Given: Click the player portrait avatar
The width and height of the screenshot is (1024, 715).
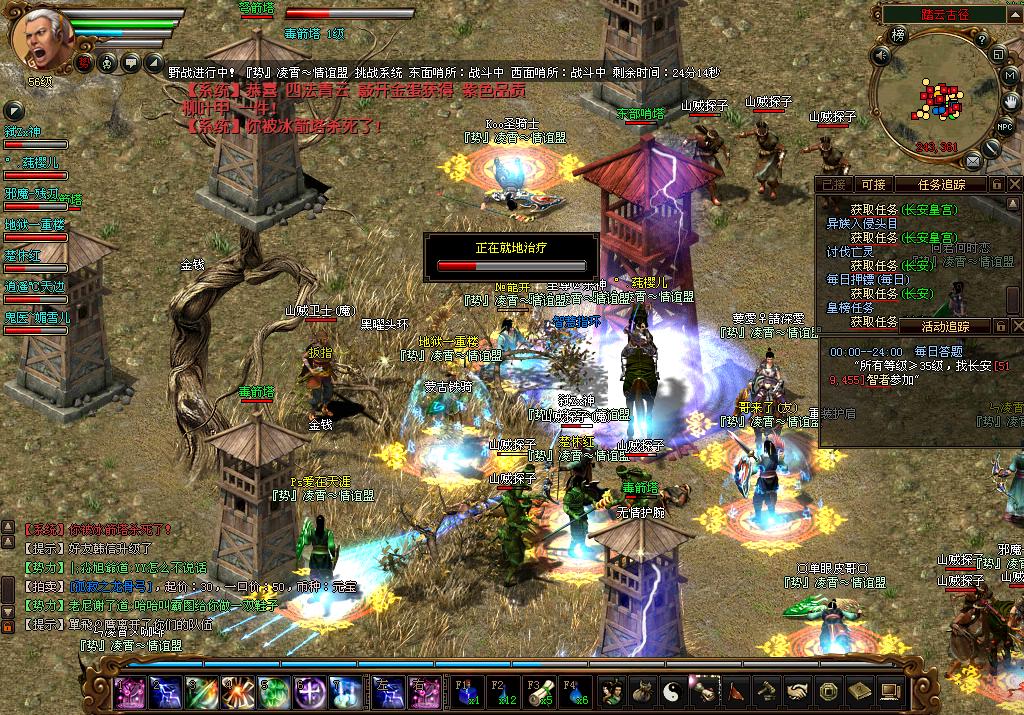Looking at the screenshot, I should pyautogui.click(x=38, y=38).
